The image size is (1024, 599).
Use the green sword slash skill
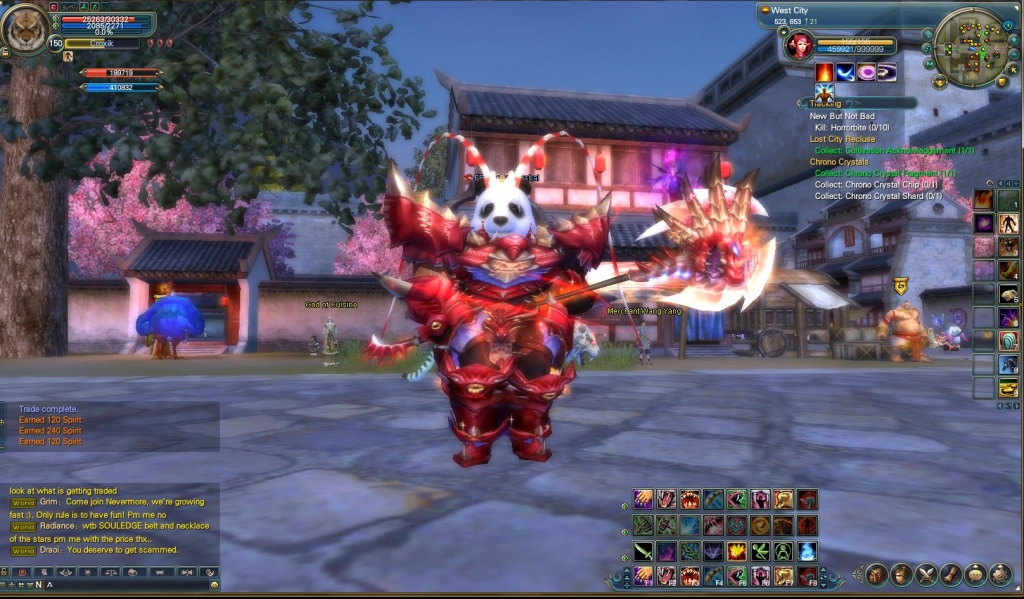[642, 551]
